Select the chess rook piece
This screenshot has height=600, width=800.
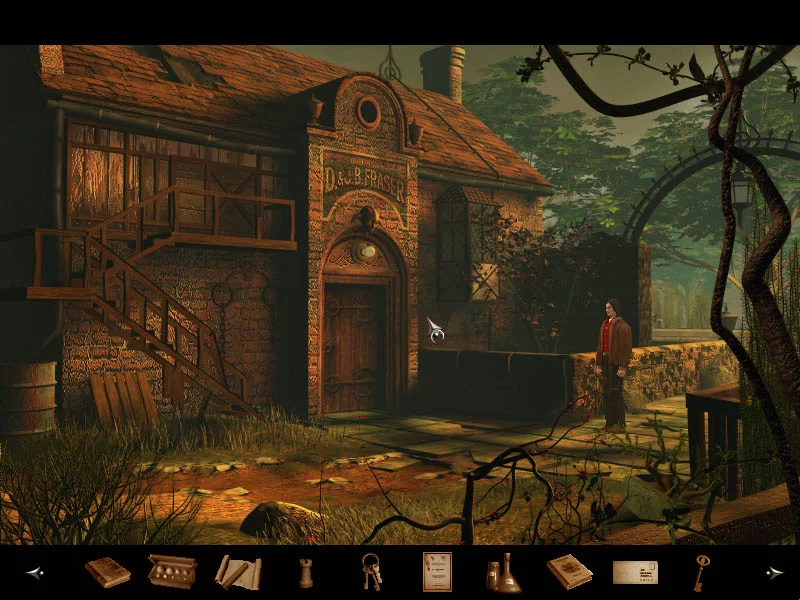tap(304, 573)
